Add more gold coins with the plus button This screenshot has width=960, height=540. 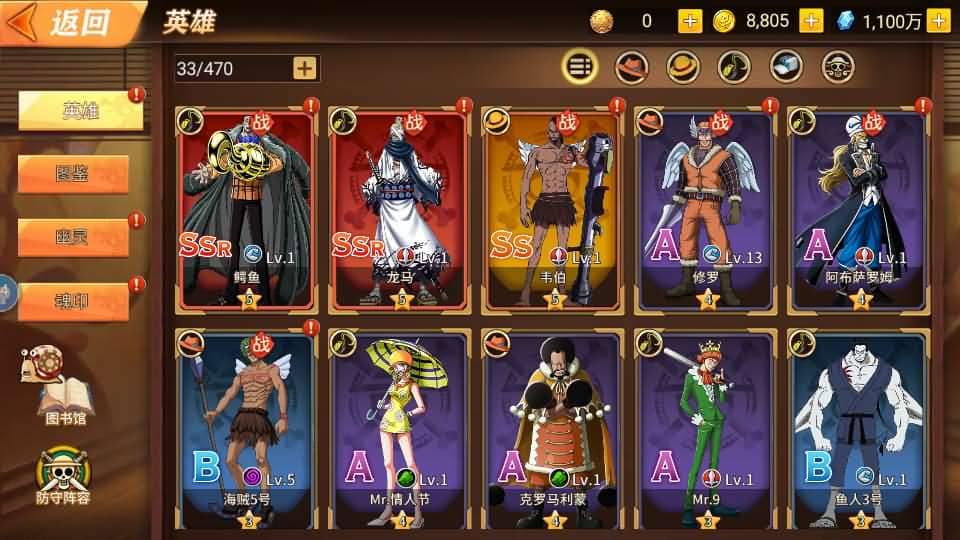[811, 20]
